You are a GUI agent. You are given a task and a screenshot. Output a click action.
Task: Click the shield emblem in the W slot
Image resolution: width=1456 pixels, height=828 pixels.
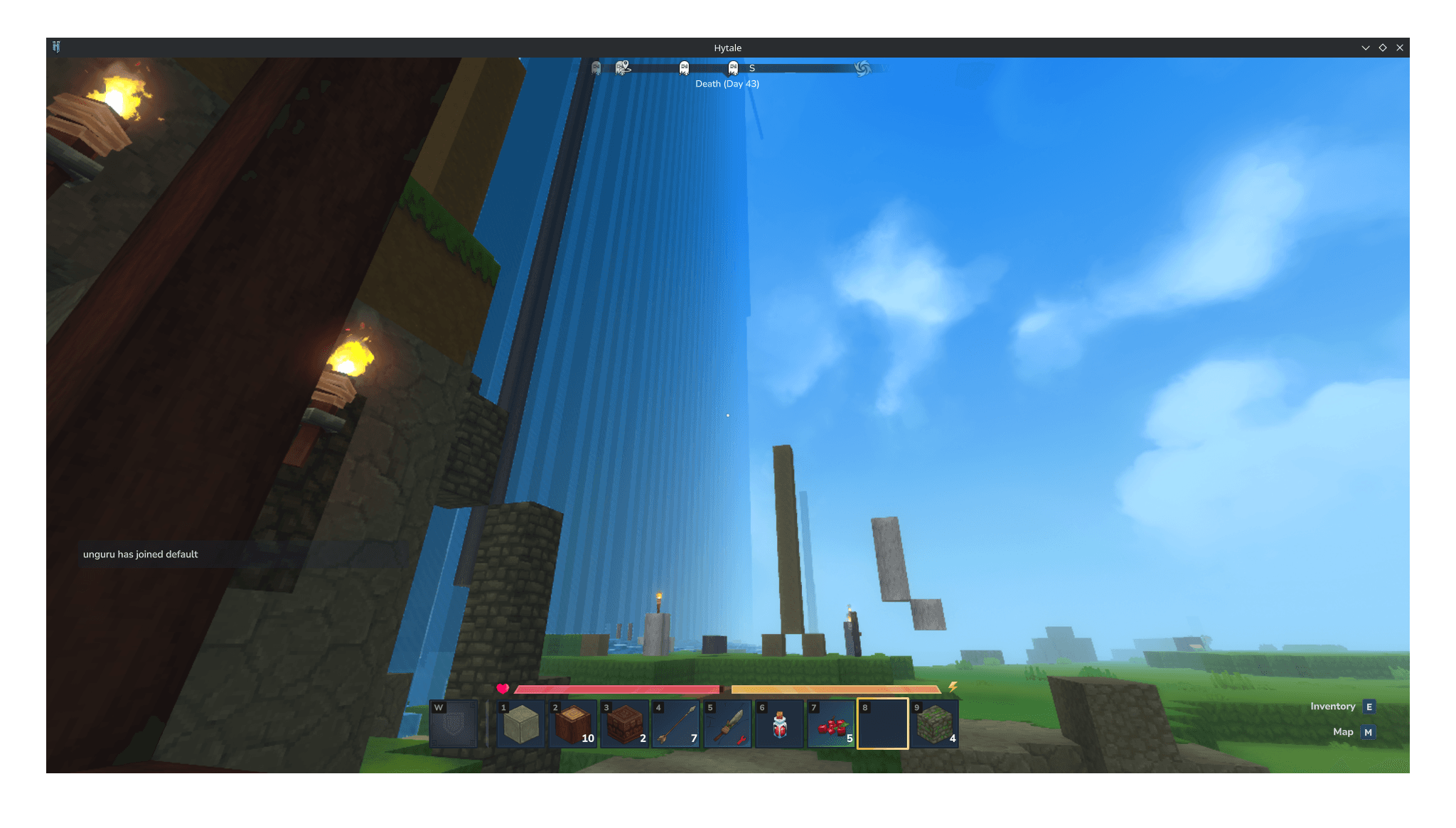tap(453, 724)
